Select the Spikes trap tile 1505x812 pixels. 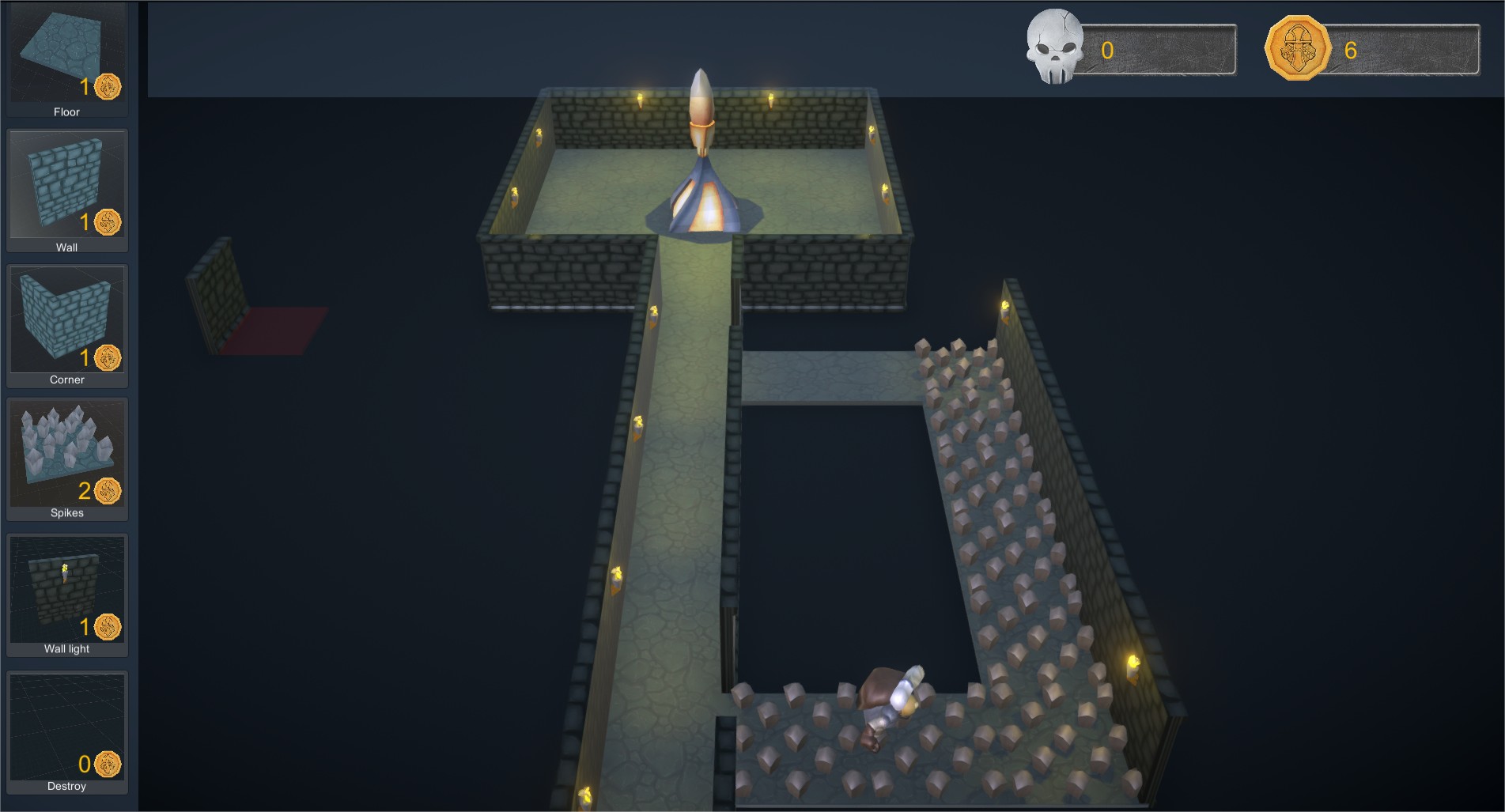[x=66, y=457]
